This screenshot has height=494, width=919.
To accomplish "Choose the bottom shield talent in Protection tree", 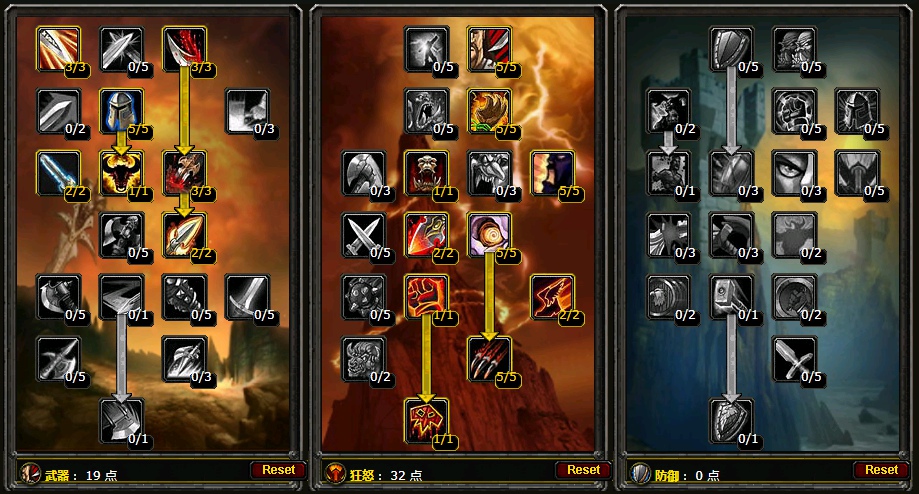I will tap(732, 421).
